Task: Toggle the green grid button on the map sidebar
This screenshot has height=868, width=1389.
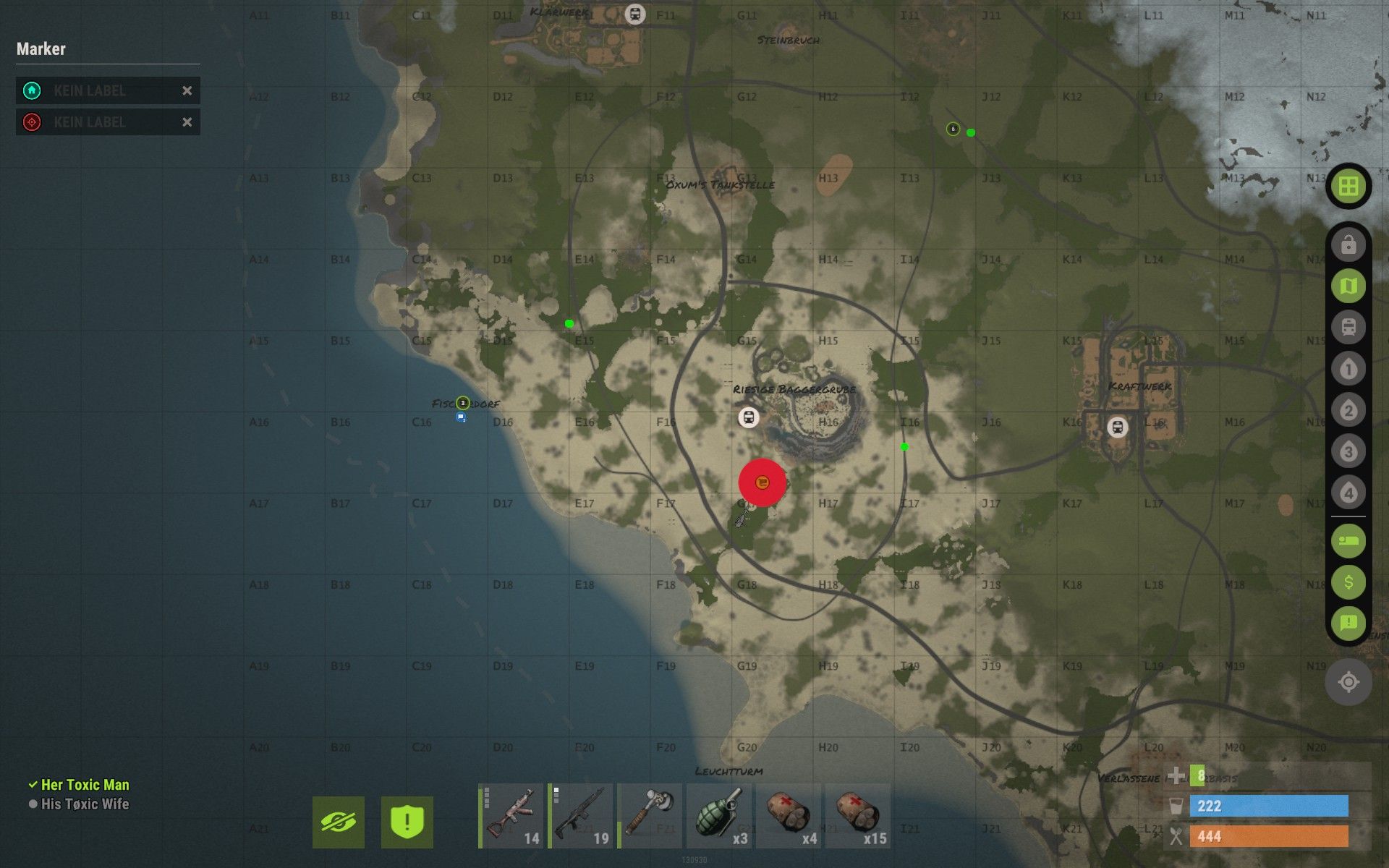Action: (1348, 186)
